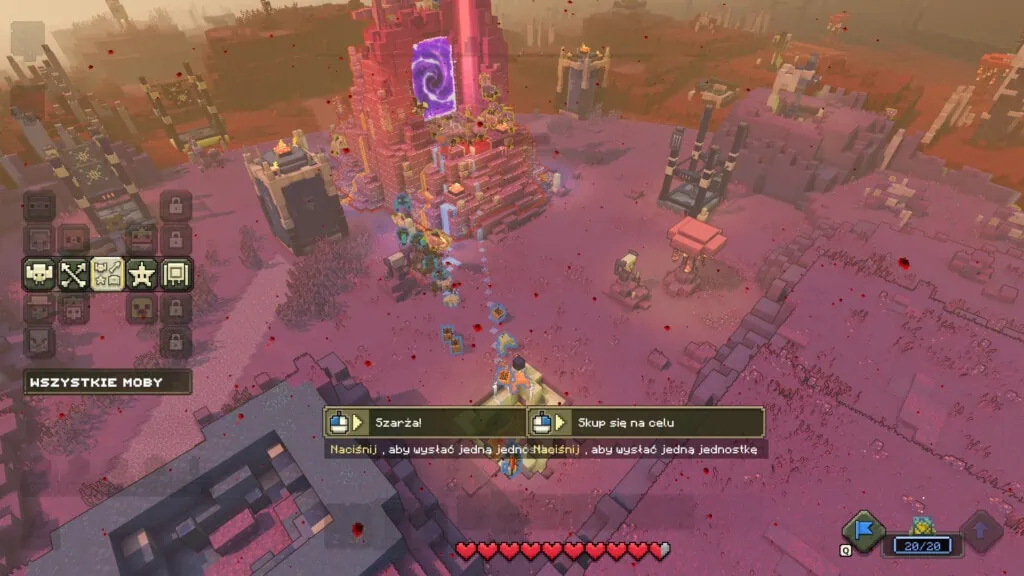Pick the star category icon
Viewport: 1024px width, 576px height.
coord(141,274)
